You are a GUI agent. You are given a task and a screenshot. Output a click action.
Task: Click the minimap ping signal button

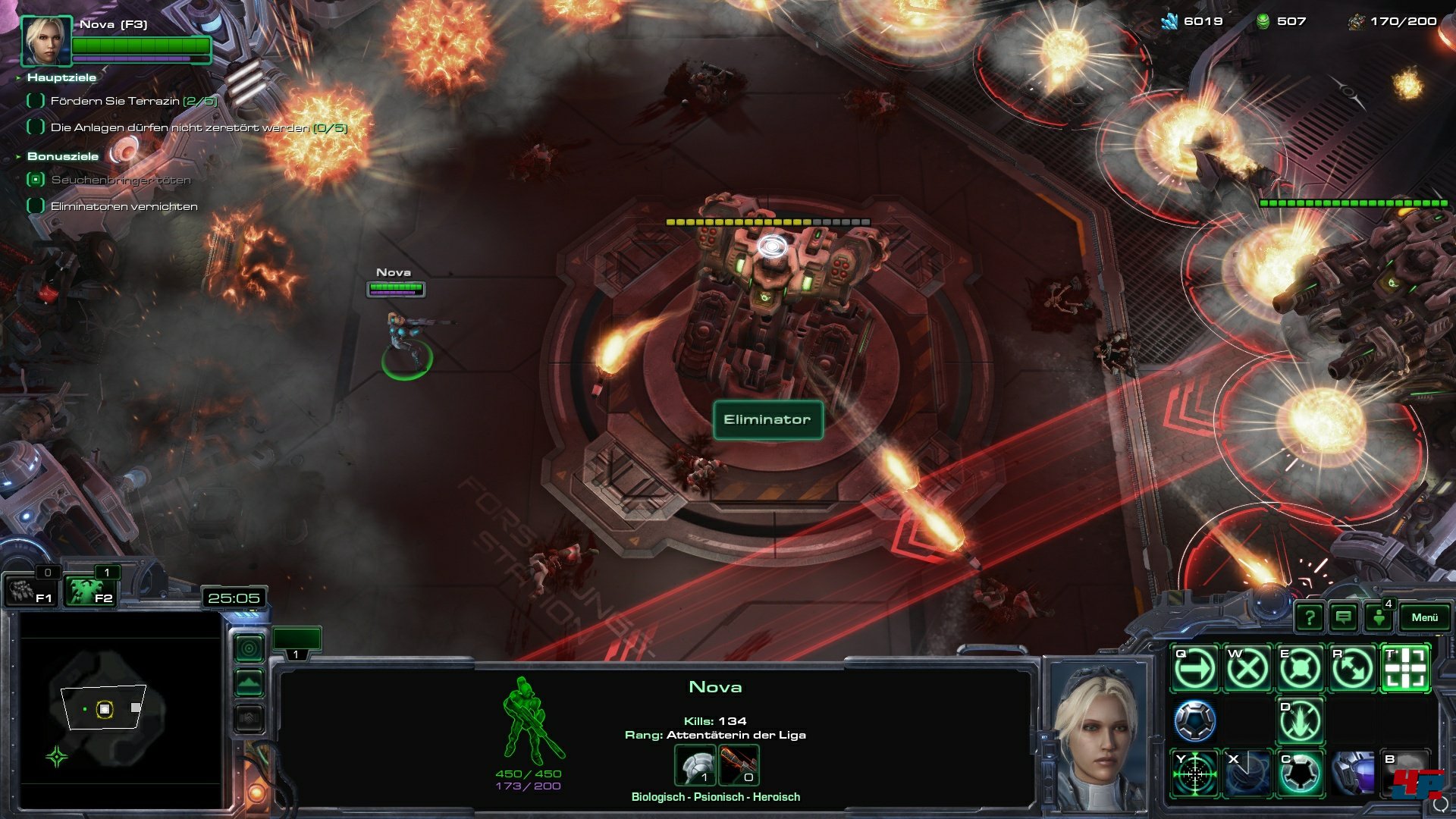[249, 648]
